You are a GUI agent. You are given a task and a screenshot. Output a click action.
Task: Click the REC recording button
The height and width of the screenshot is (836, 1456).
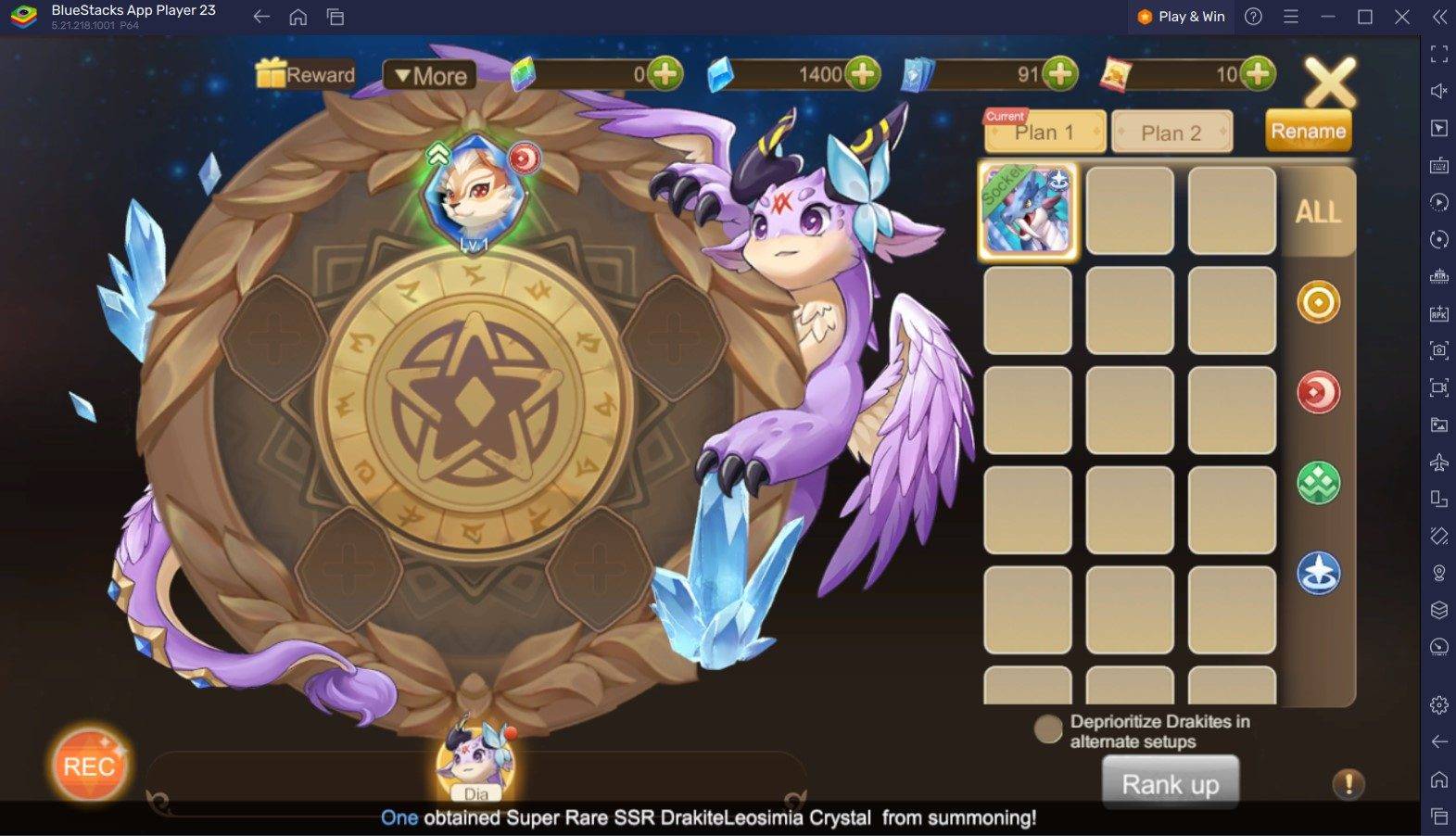(90, 766)
